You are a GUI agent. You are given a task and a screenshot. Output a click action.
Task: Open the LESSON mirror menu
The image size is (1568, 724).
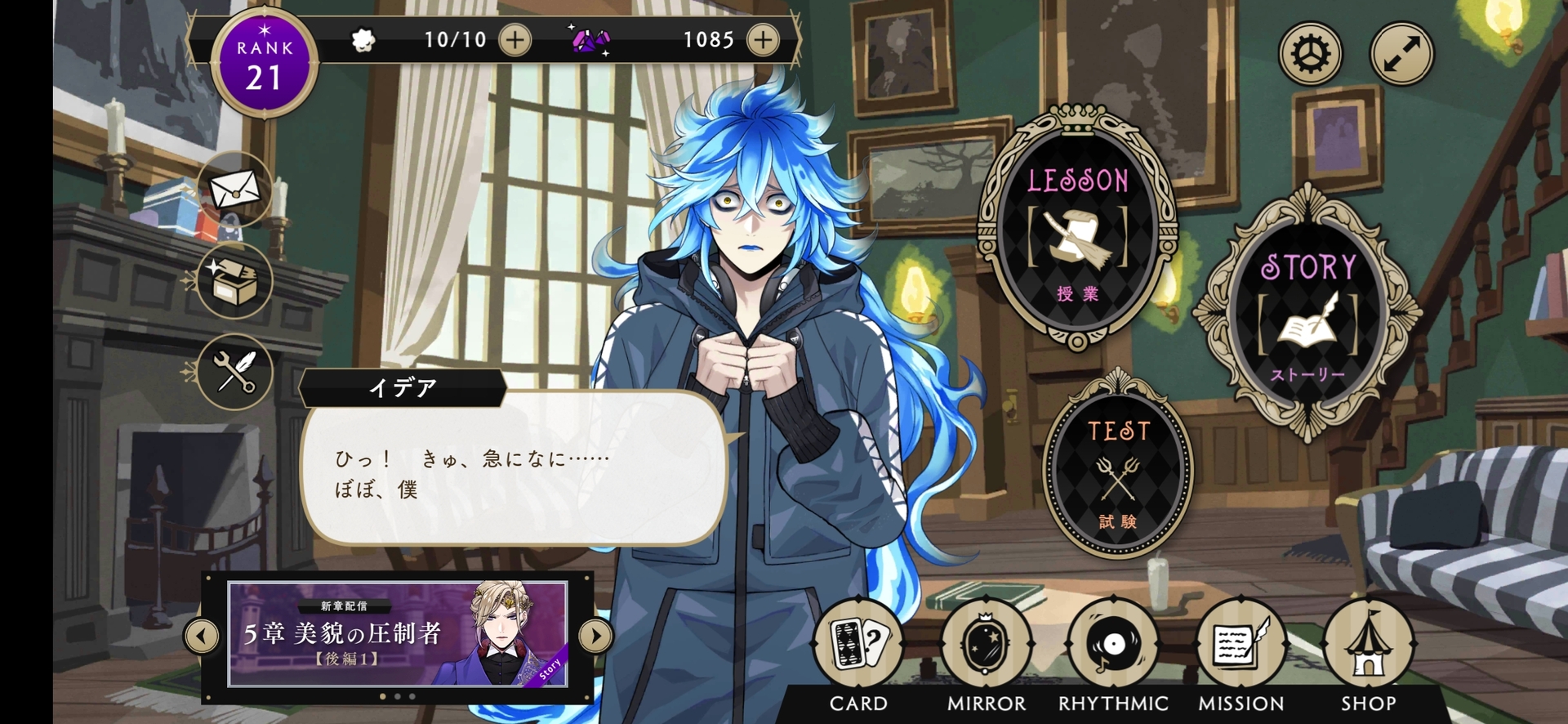click(1077, 235)
